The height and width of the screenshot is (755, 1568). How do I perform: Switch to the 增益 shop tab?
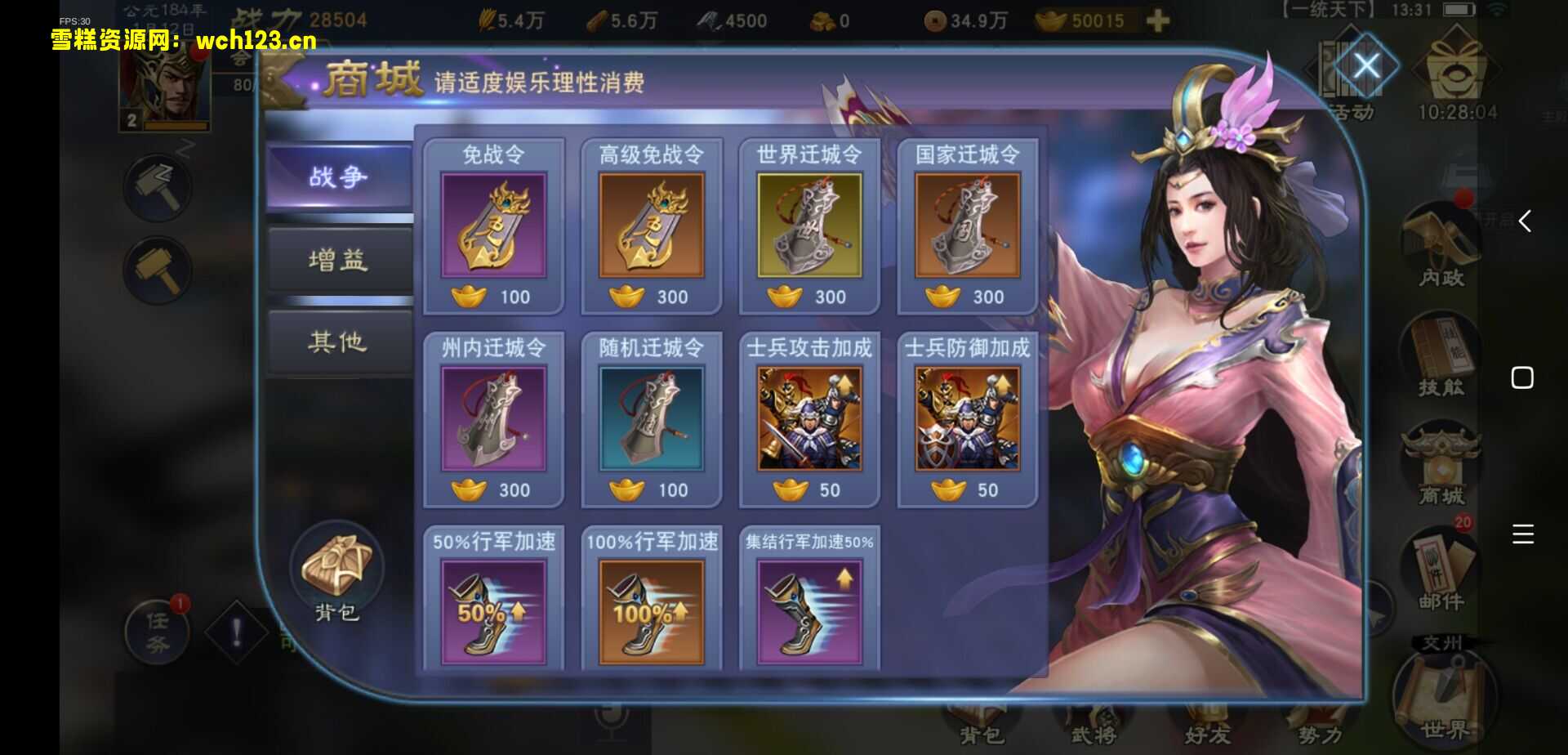tap(339, 260)
